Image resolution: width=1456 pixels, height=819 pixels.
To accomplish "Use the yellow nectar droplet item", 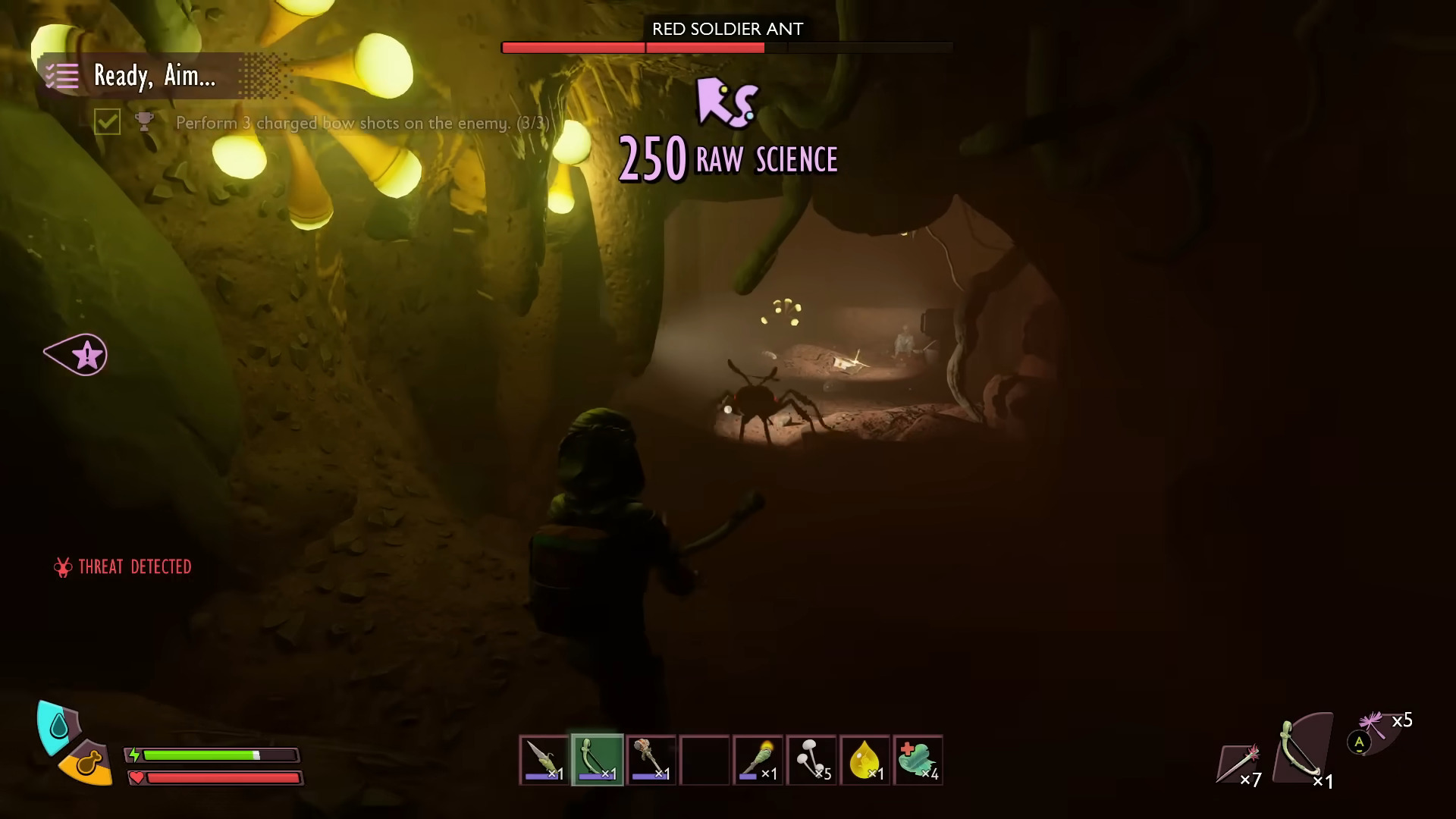I will pos(864,760).
